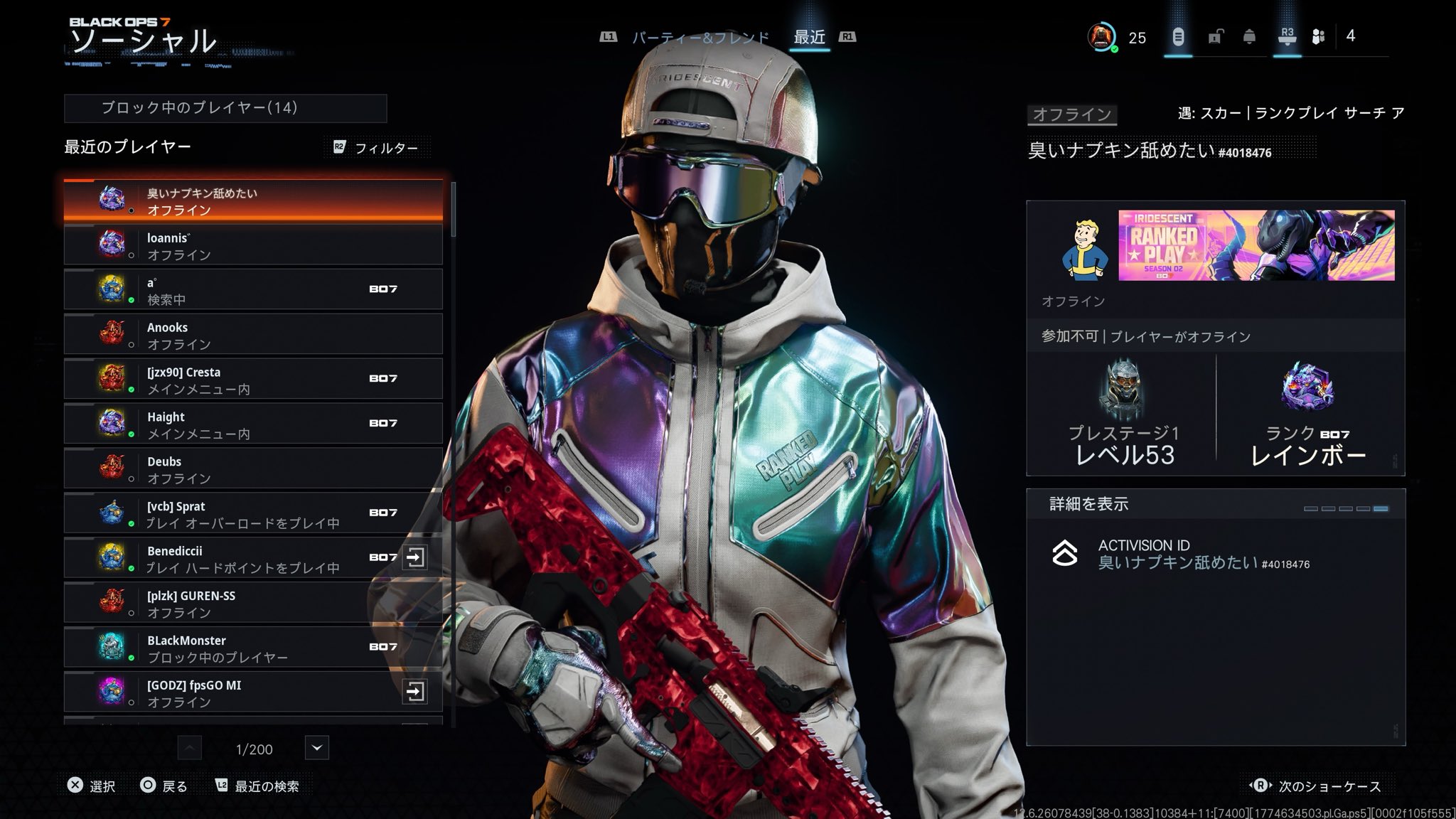Open the フィルター options
The image size is (1456, 819).
click(375, 148)
